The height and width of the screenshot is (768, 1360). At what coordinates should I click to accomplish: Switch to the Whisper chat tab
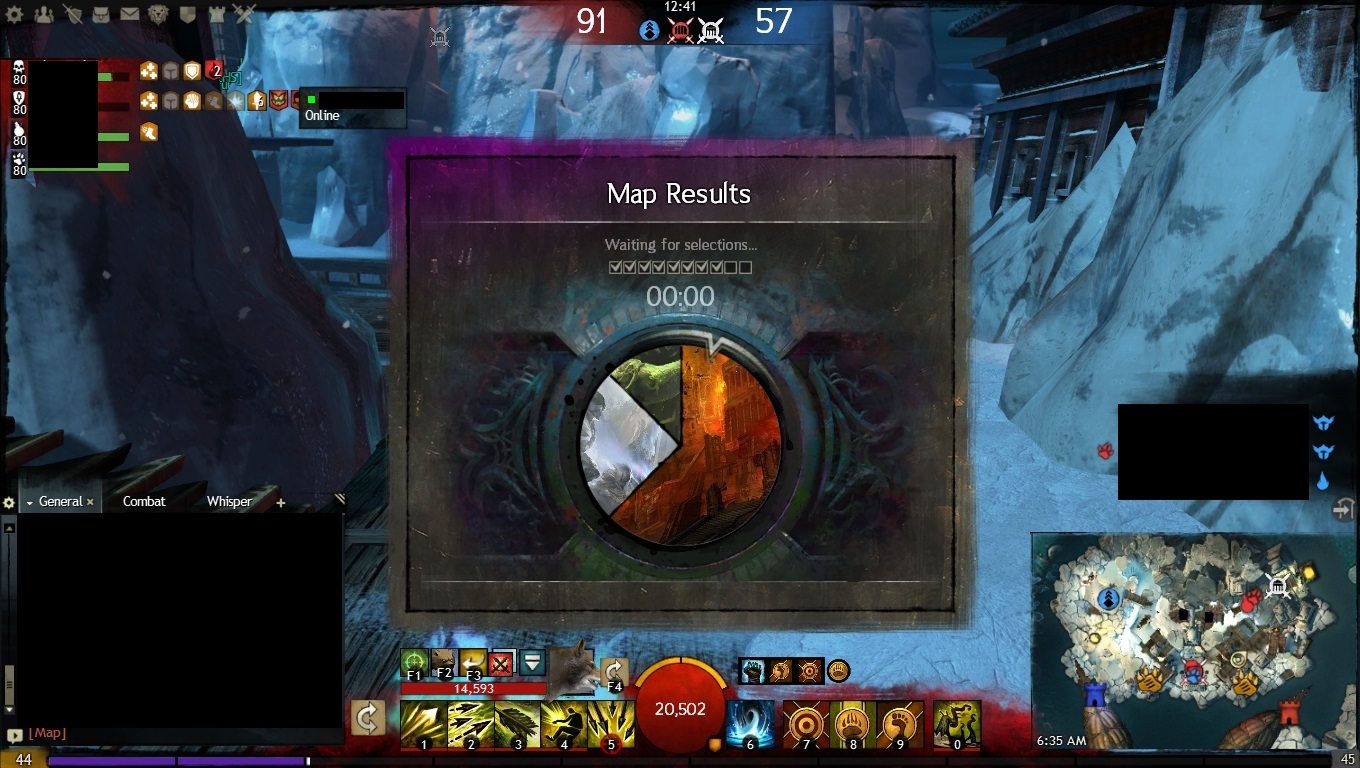point(229,501)
